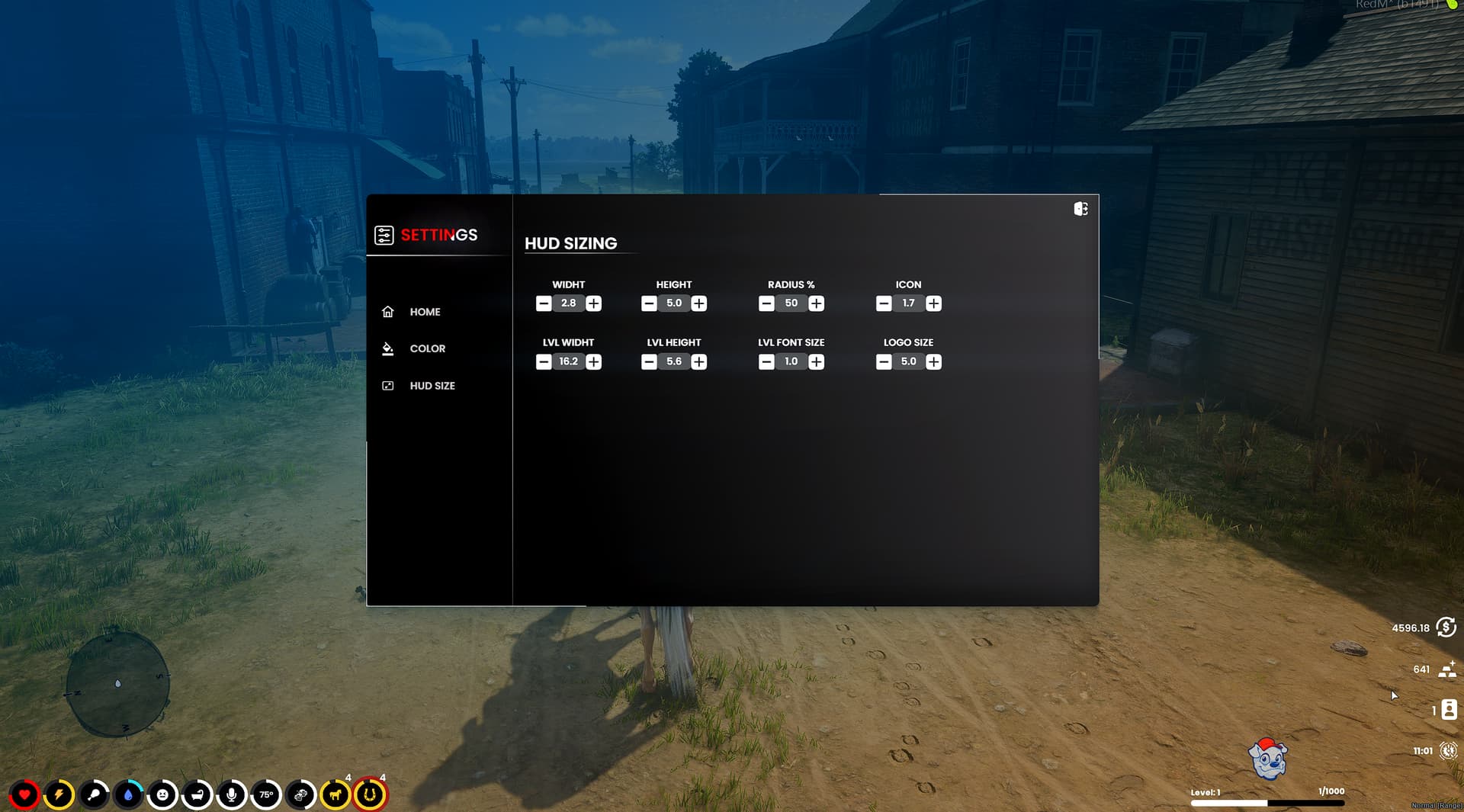Increase WIDHT using its plus button
The width and height of the screenshot is (1464, 812).
(594, 303)
